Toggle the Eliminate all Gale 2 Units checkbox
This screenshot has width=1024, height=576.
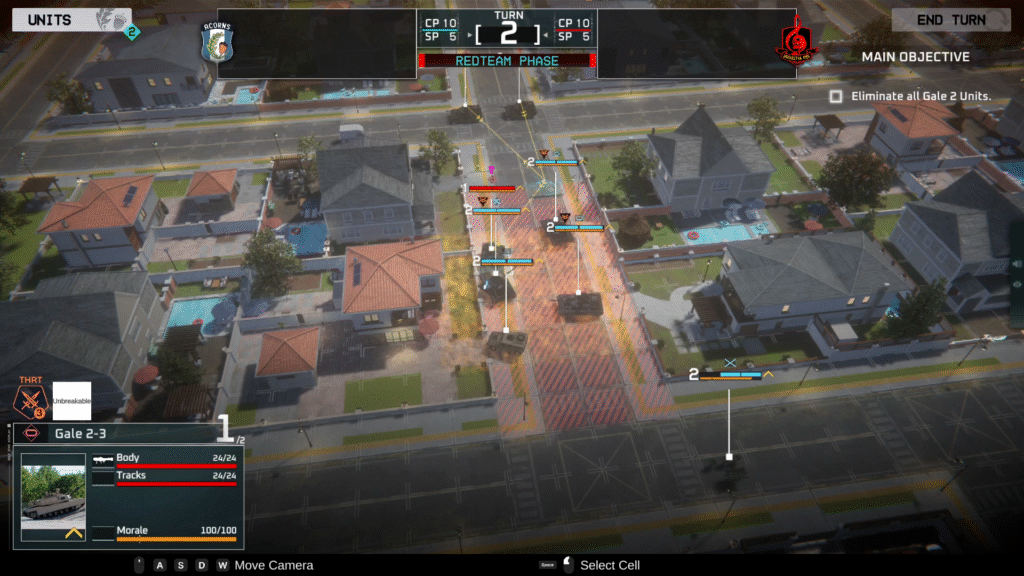[836, 96]
